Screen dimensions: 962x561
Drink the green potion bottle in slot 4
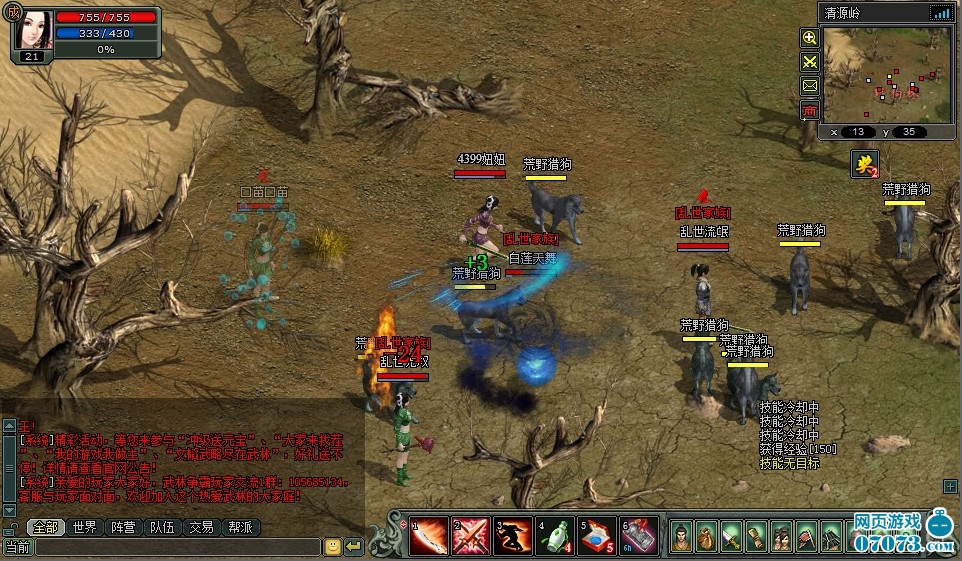pos(555,537)
